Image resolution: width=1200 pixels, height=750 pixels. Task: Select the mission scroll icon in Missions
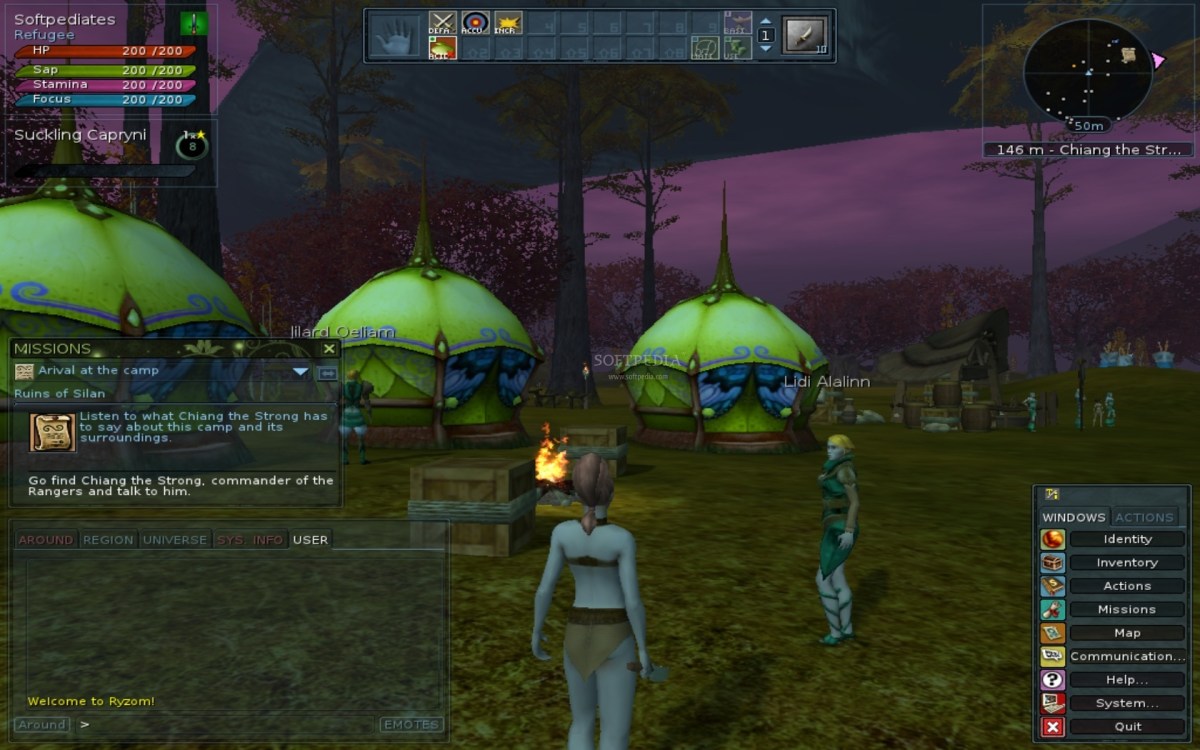[x=52, y=432]
